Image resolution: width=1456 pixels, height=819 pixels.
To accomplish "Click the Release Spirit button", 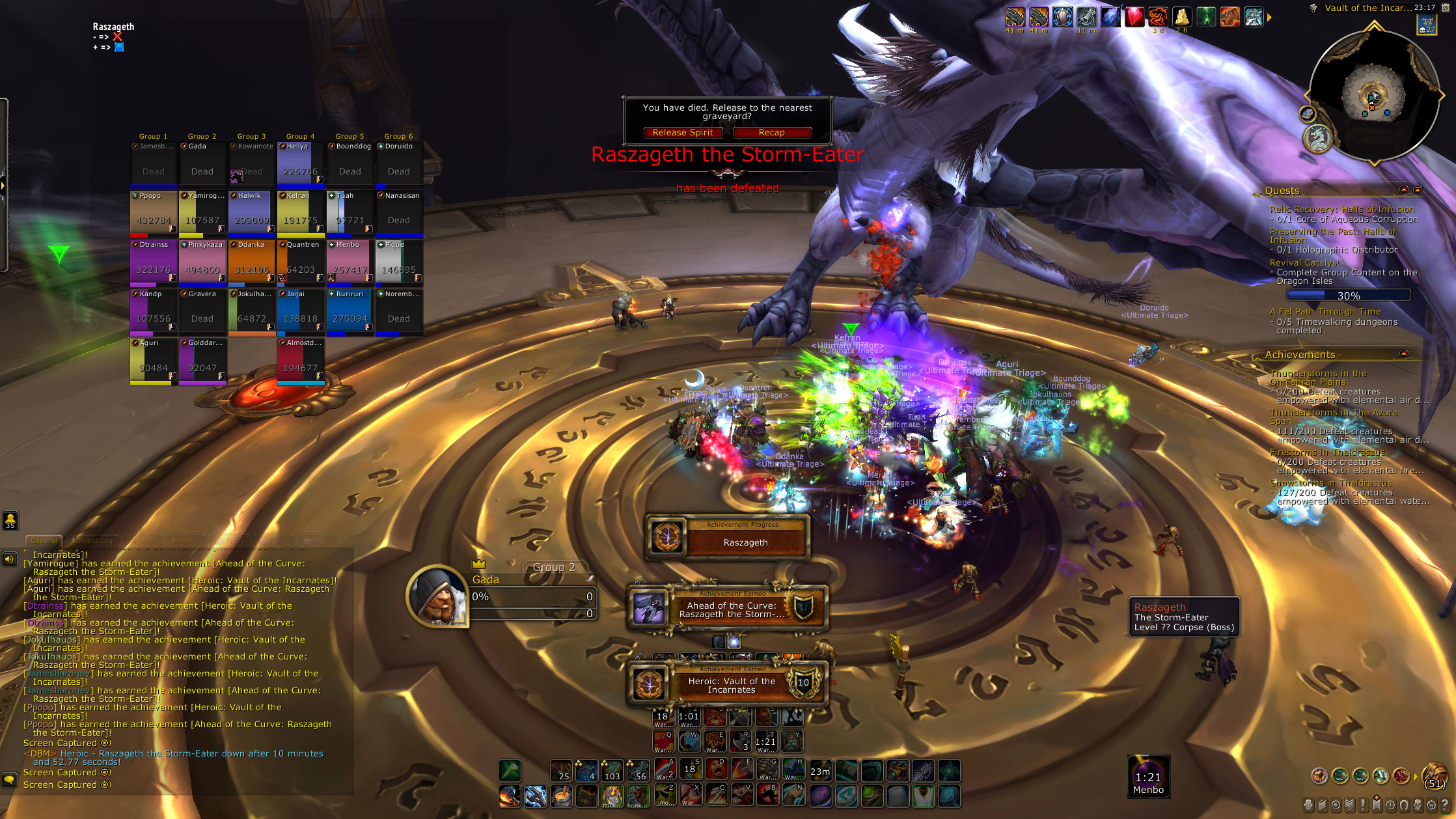I will 683,133.
